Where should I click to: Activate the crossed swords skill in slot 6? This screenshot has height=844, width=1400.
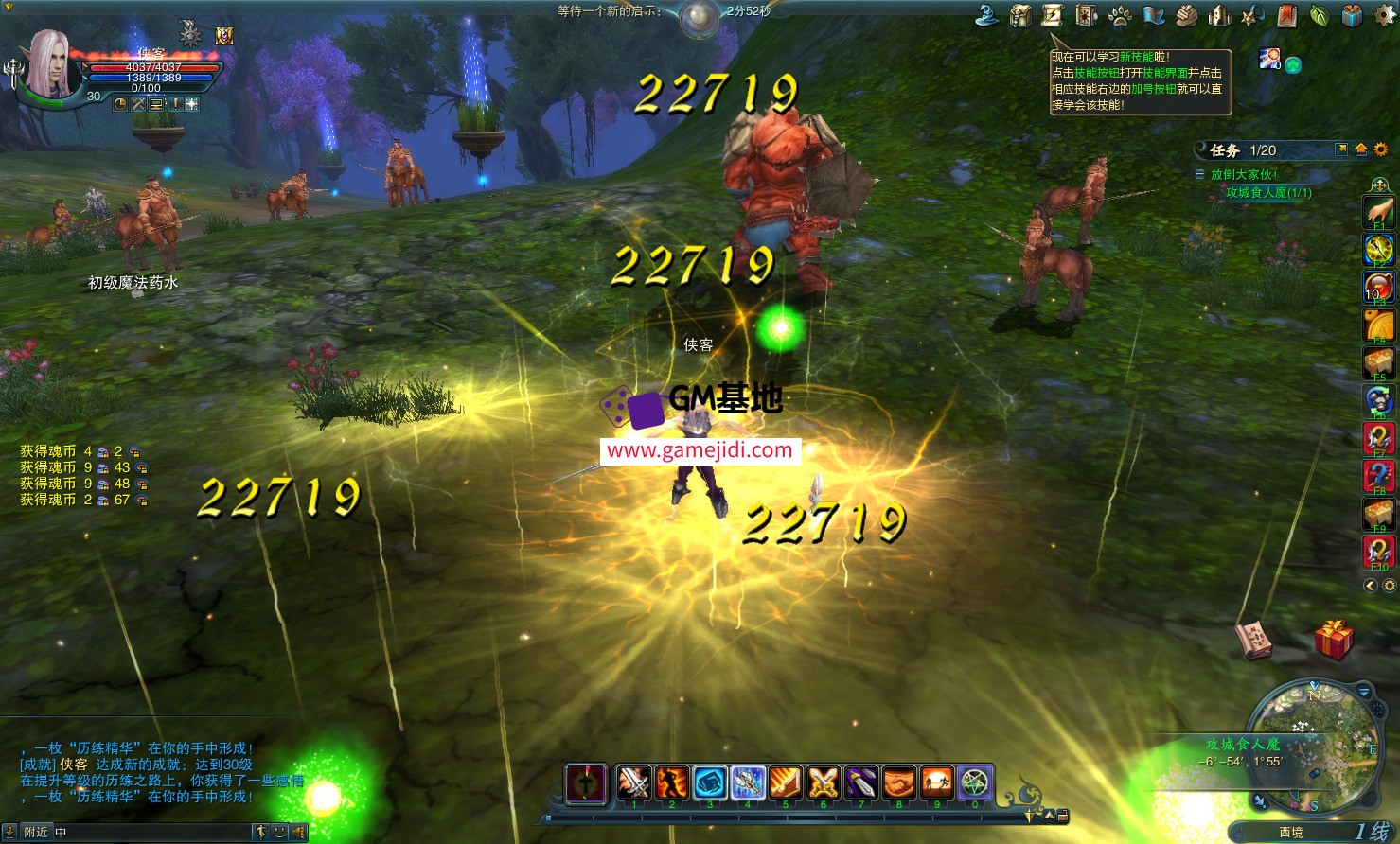823,783
